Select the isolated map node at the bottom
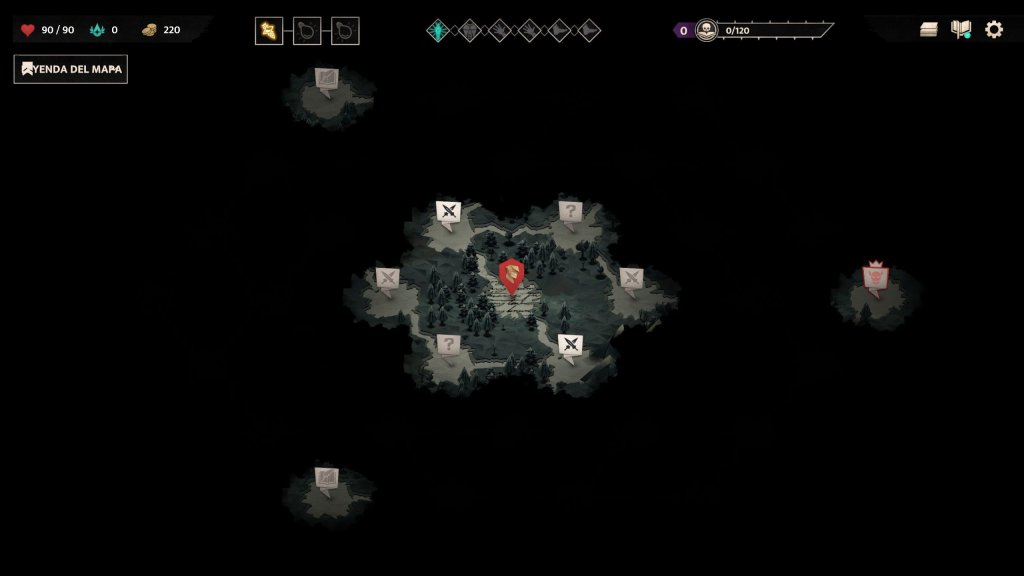 click(327, 478)
